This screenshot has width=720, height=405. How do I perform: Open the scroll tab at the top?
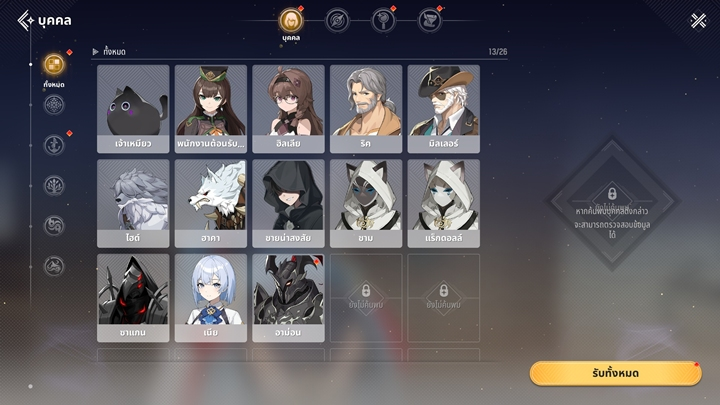(x=430, y=20)
